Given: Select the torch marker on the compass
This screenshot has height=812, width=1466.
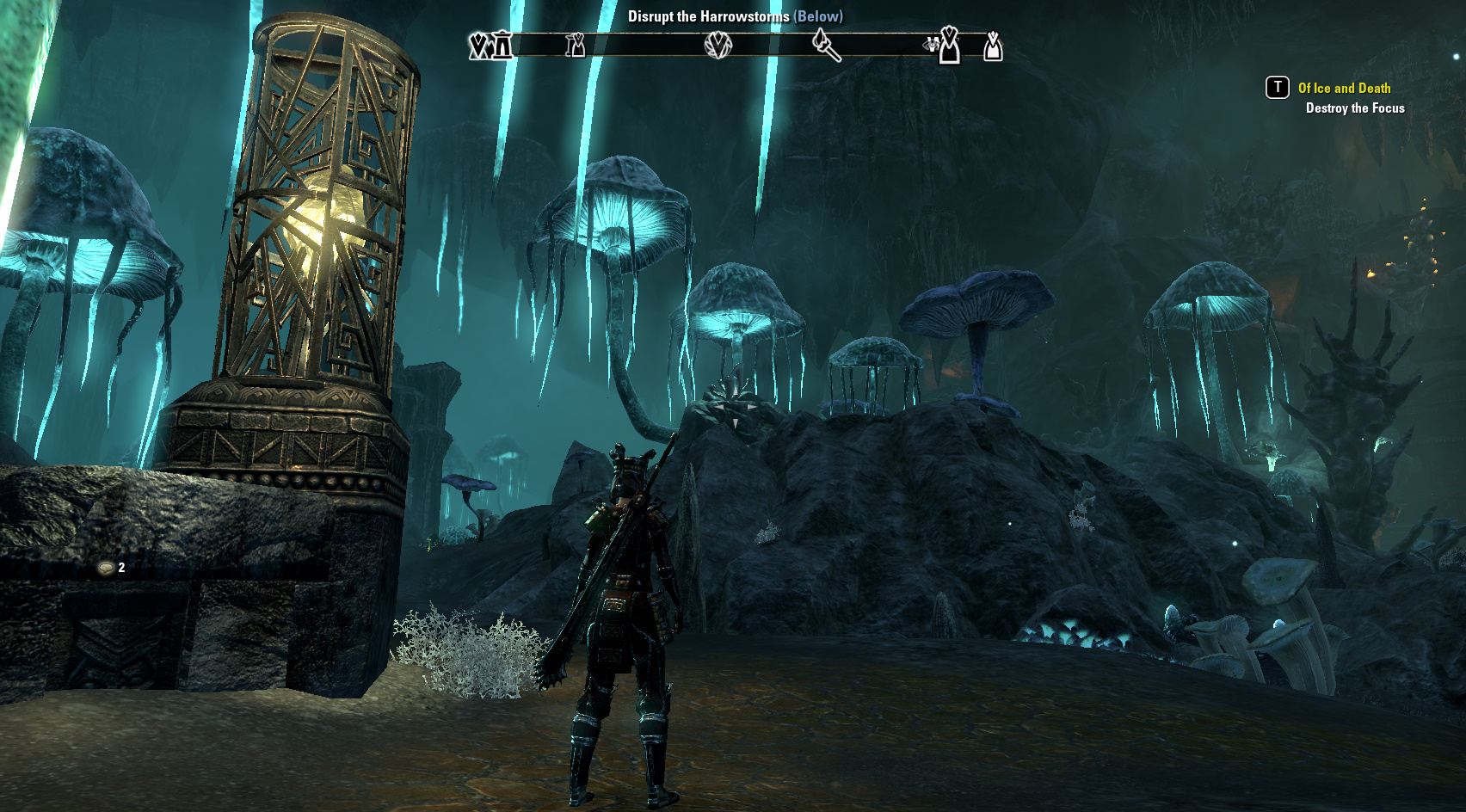Looking at the screenshot, I should pos(826,45).
